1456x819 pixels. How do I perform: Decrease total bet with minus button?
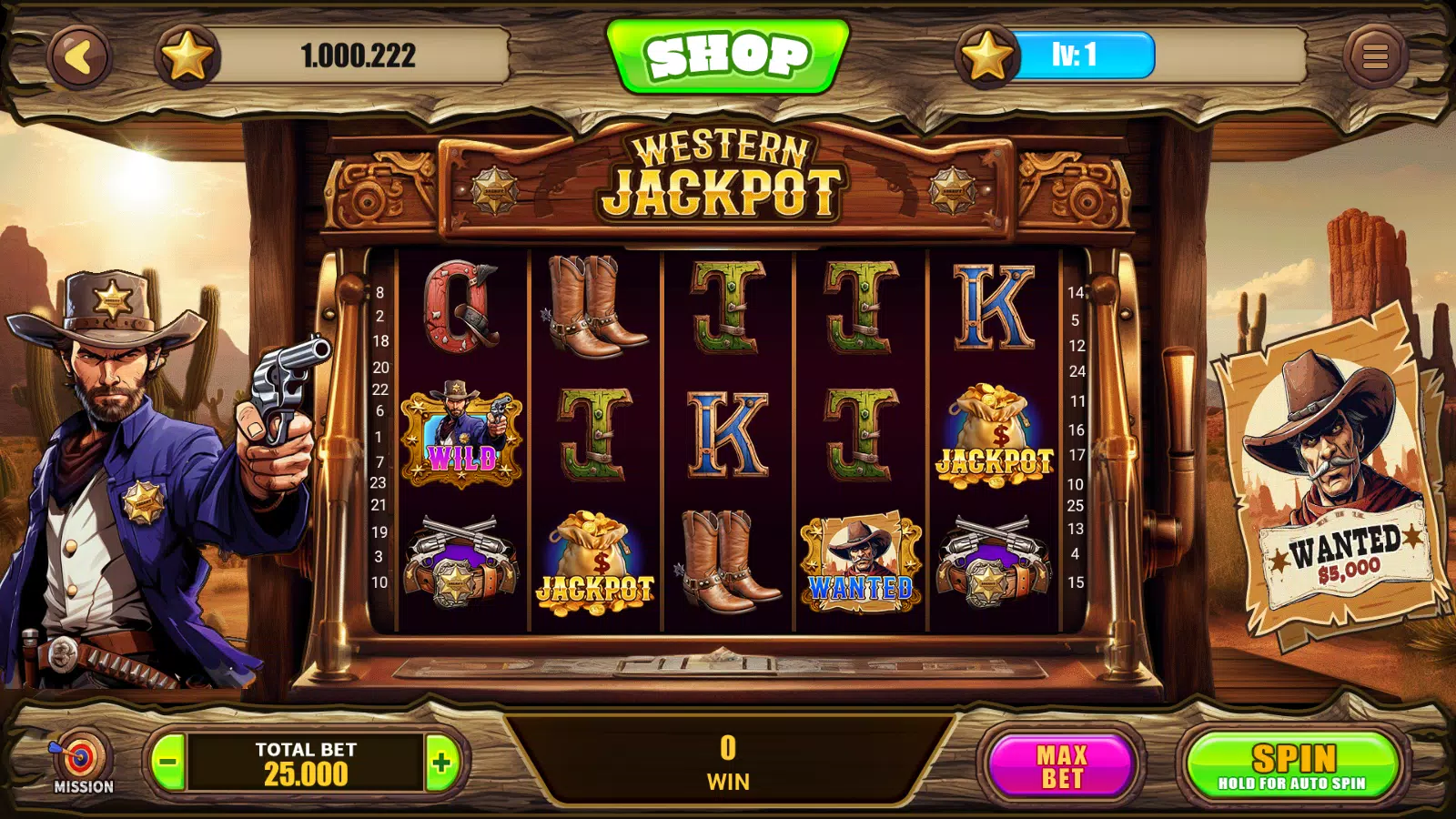167,763
